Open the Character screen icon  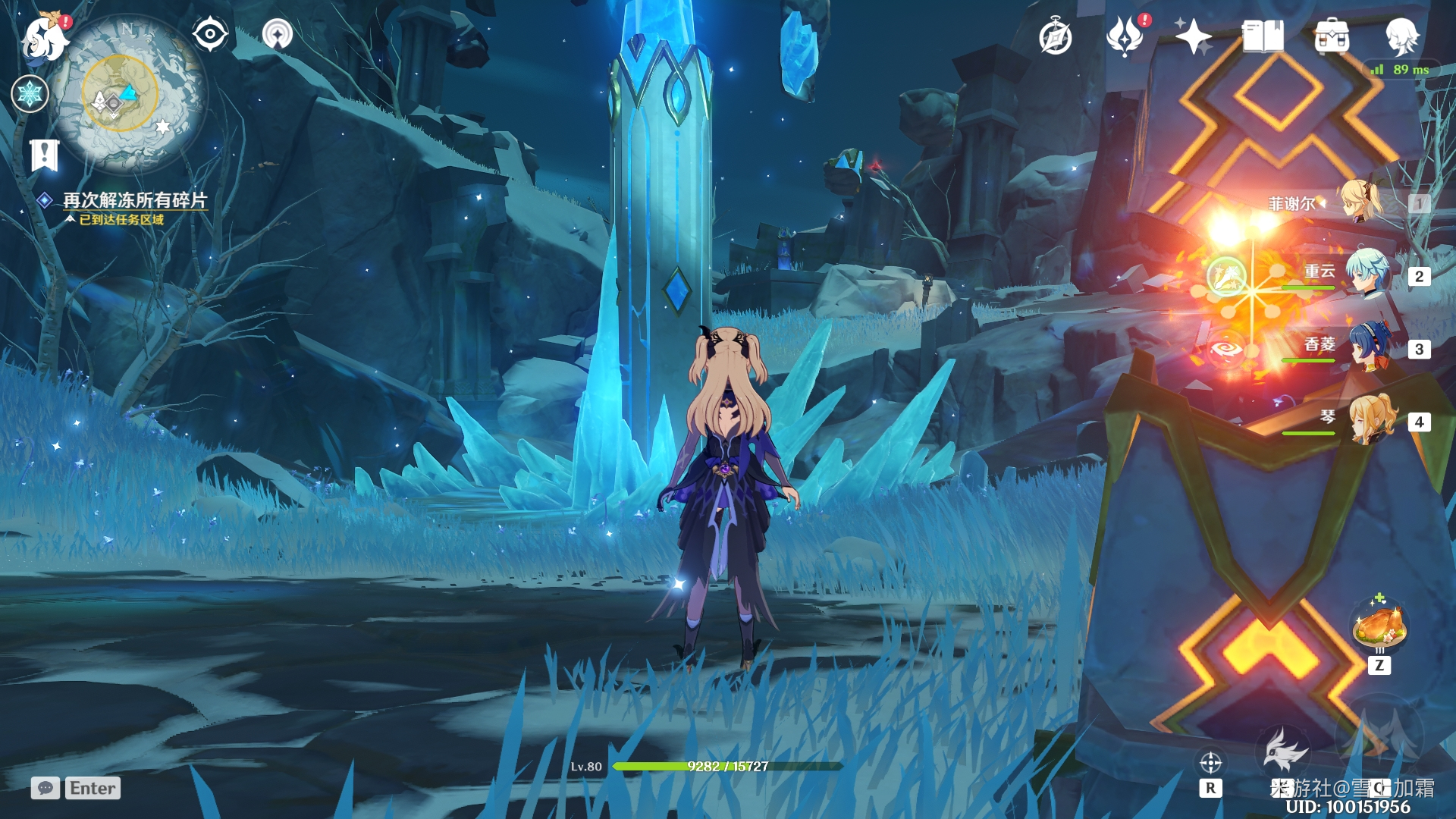click(1401, 36)
